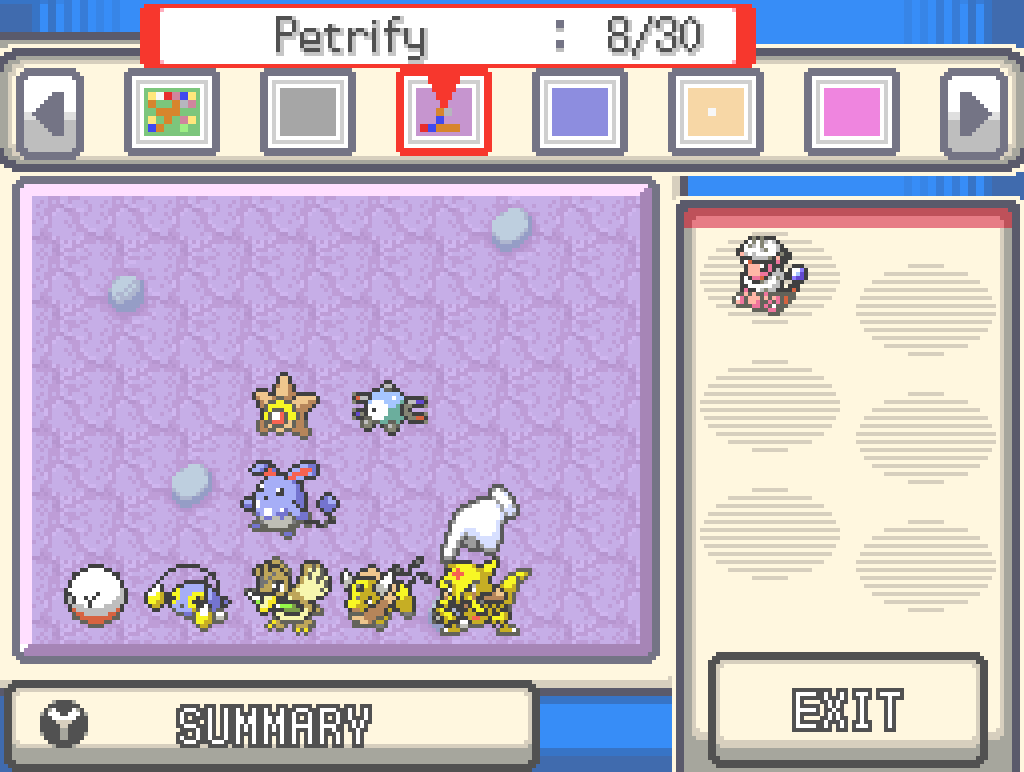Switch to the green patterned box thumbnail
Screen dimensions: 1024x772
pos(172,112)
